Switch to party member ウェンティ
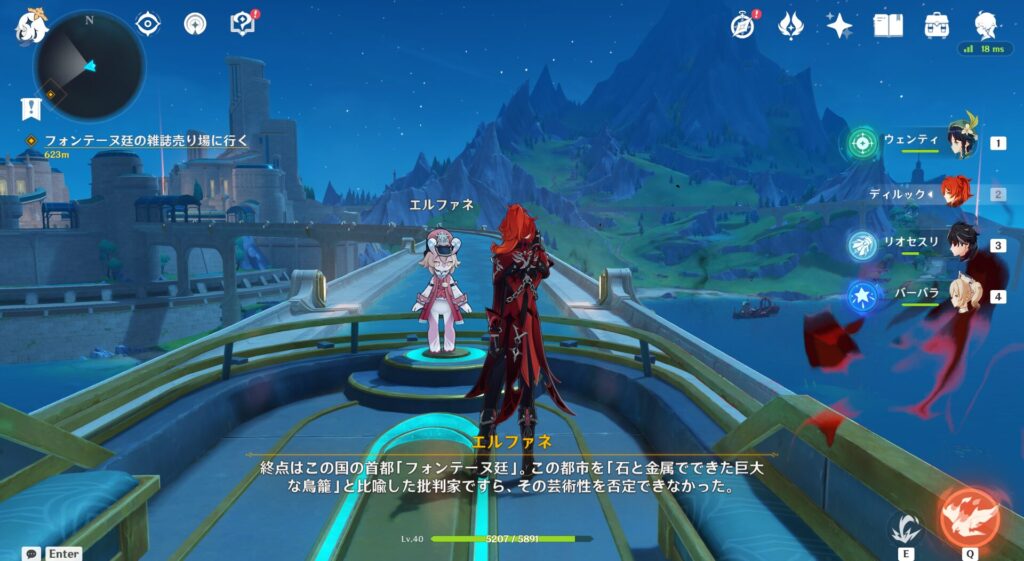 coord(958,143)
